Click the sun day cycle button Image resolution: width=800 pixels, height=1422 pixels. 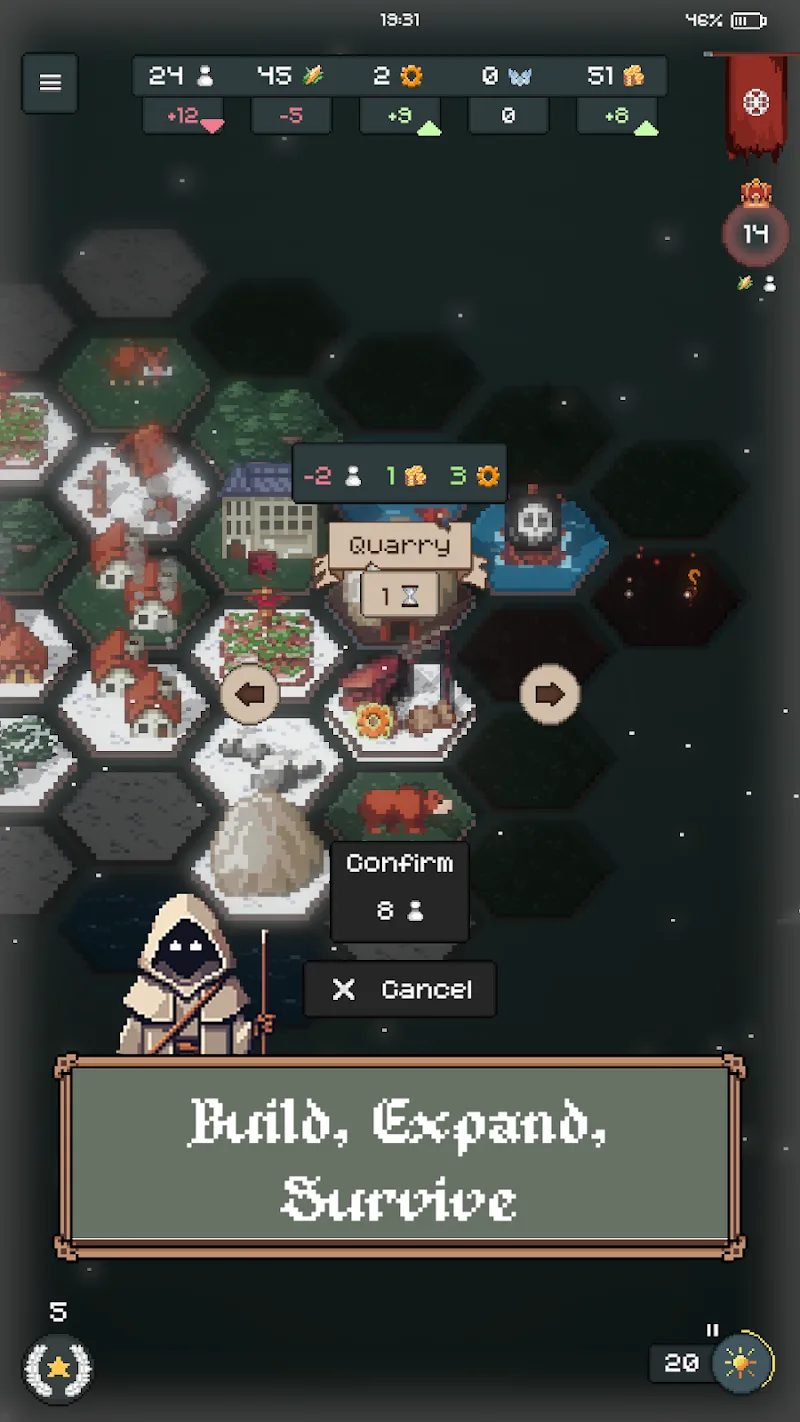tap(742, 1362)
